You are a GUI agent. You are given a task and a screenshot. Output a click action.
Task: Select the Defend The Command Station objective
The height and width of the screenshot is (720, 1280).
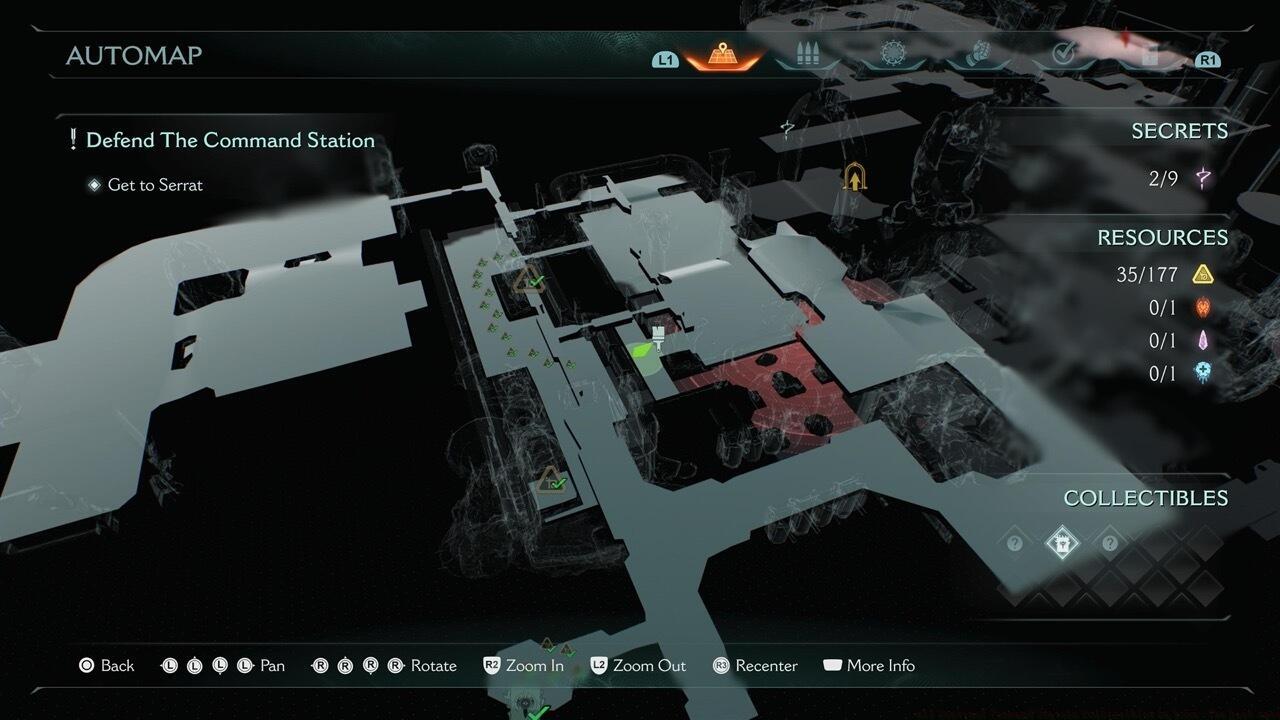[230, 140]
